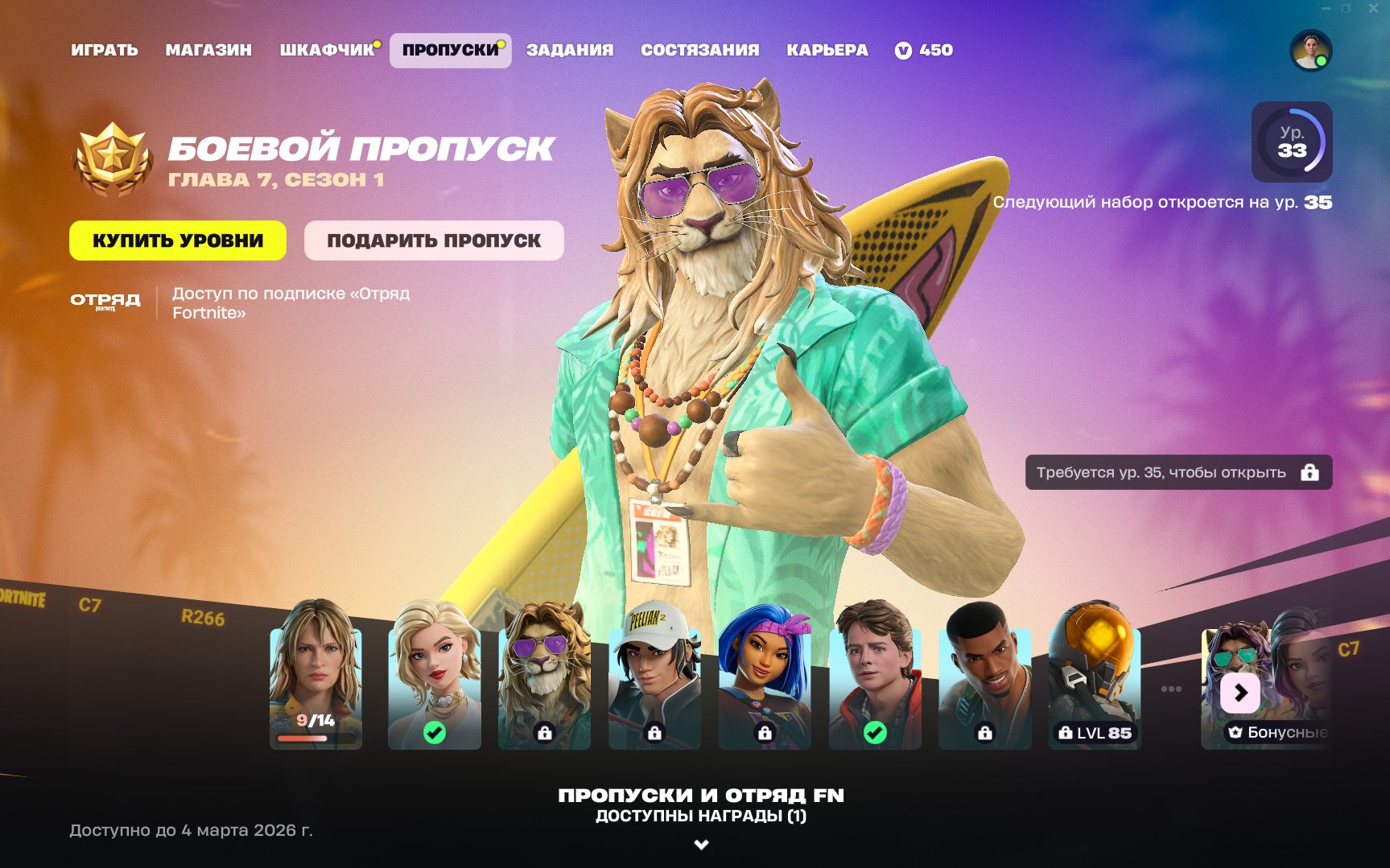The image size is (1390, 868).
Task: Click the КУПИТЬ УРОВНИ button
Action: click(x=178, y=240)
